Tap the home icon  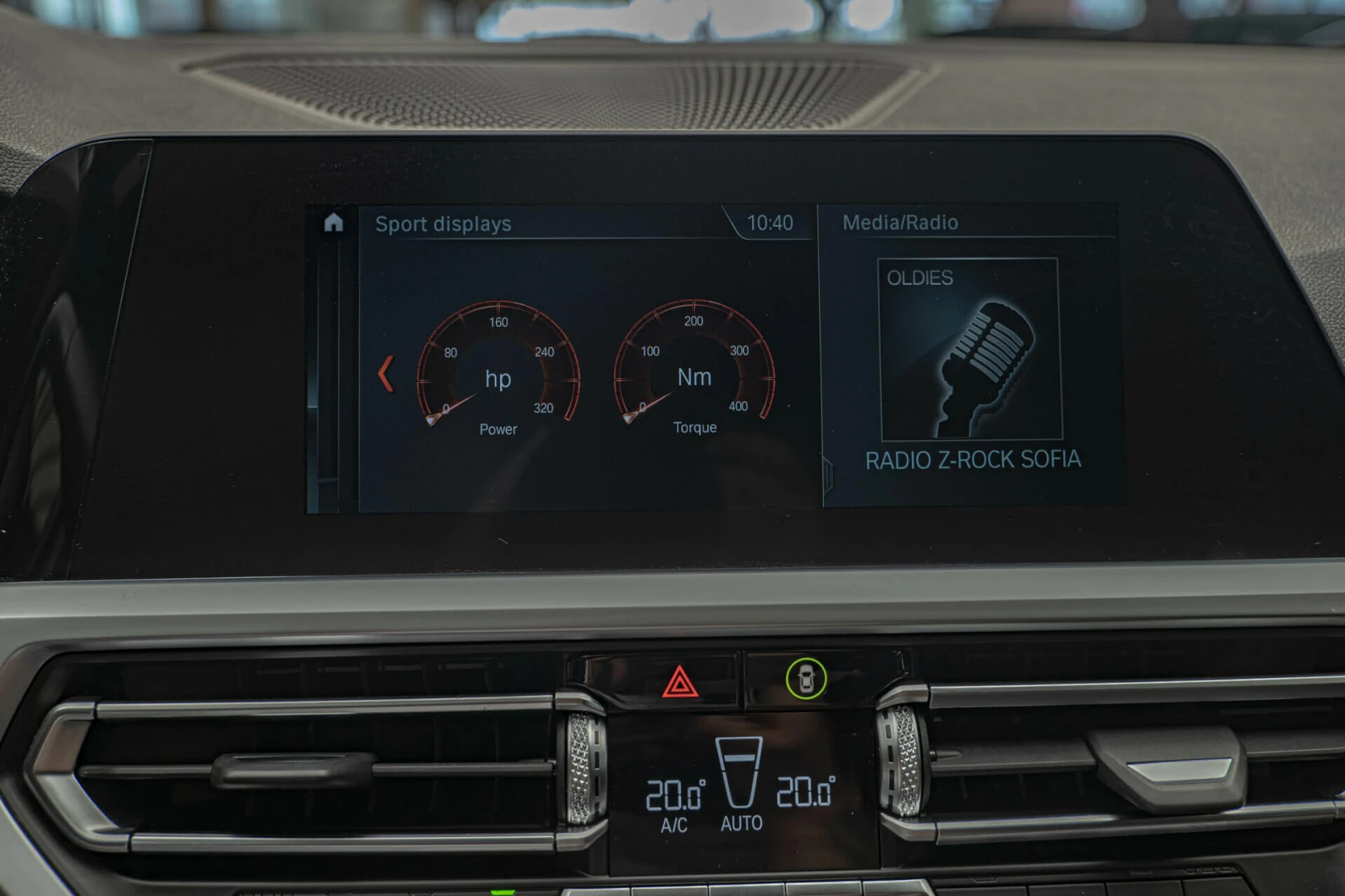pyautogui.click(x=334, y=223)
